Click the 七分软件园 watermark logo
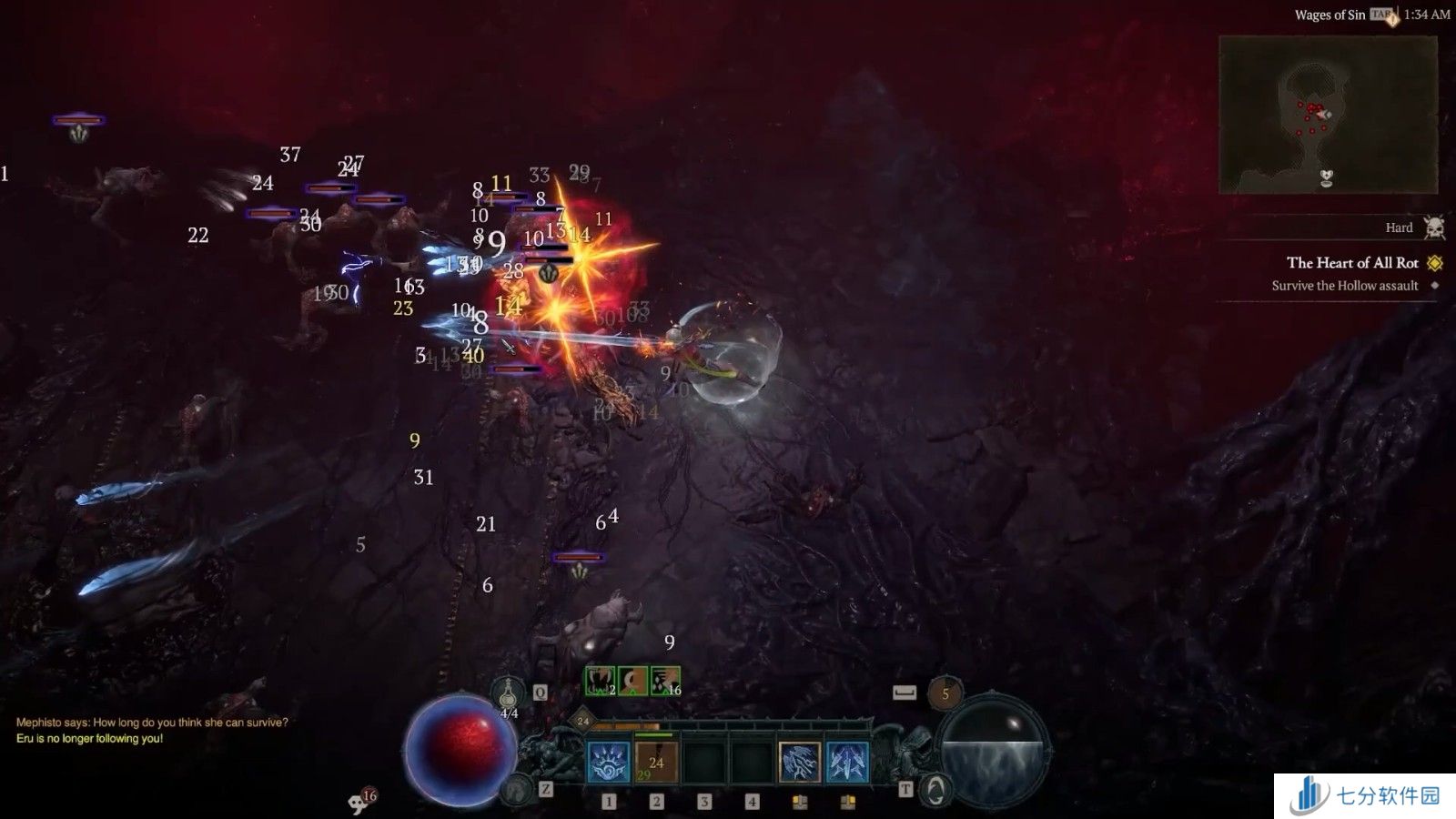 (1365, 796)
